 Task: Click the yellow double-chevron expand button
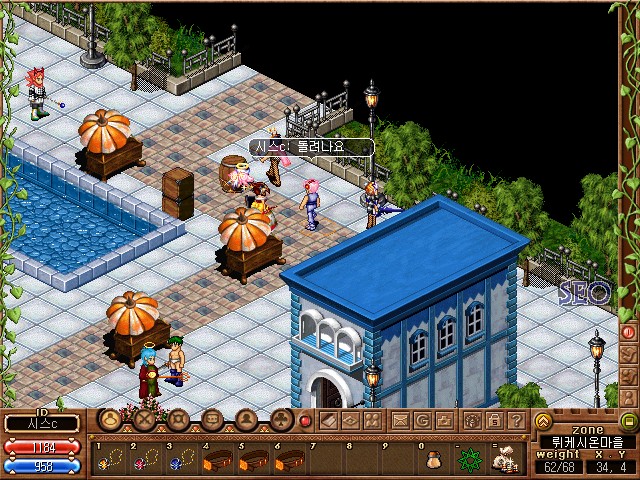click(543, 421)
